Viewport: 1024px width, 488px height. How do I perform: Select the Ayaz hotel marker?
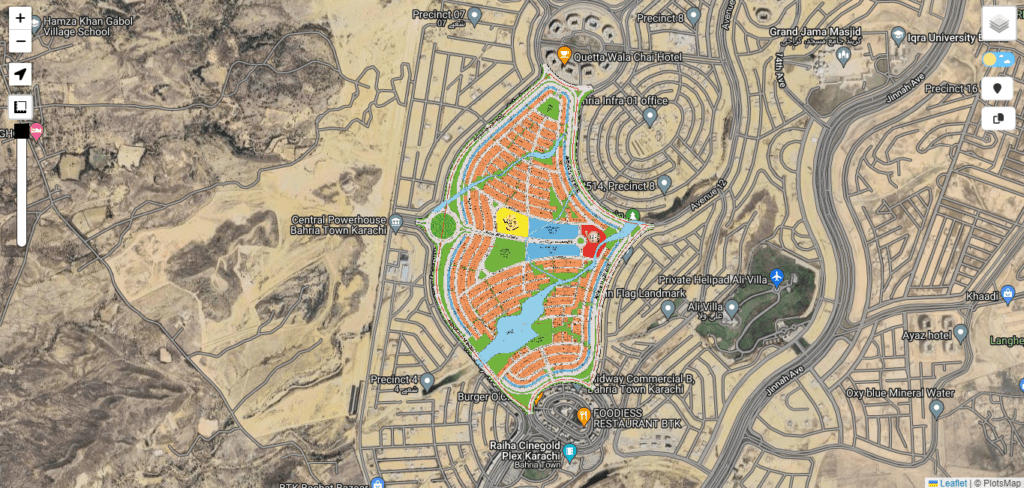(x=961, y=332)
